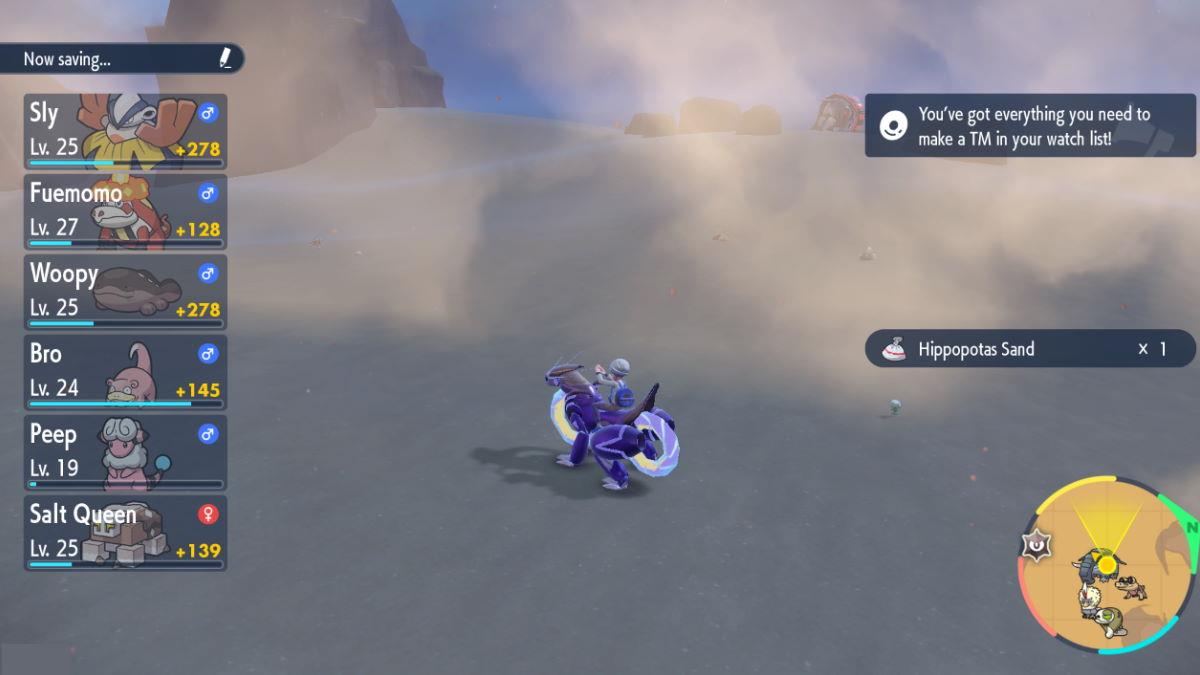The width and height of the screenshot is (1200, 675).
Task: Open the TM watch list notification
Action: coord(1030,126)
